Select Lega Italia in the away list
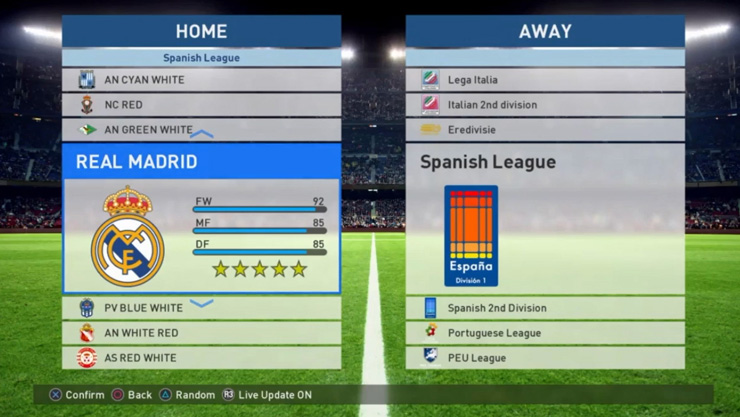Image resolution: width=740 pixels, height=417 pixels. [x=545, y=80]
